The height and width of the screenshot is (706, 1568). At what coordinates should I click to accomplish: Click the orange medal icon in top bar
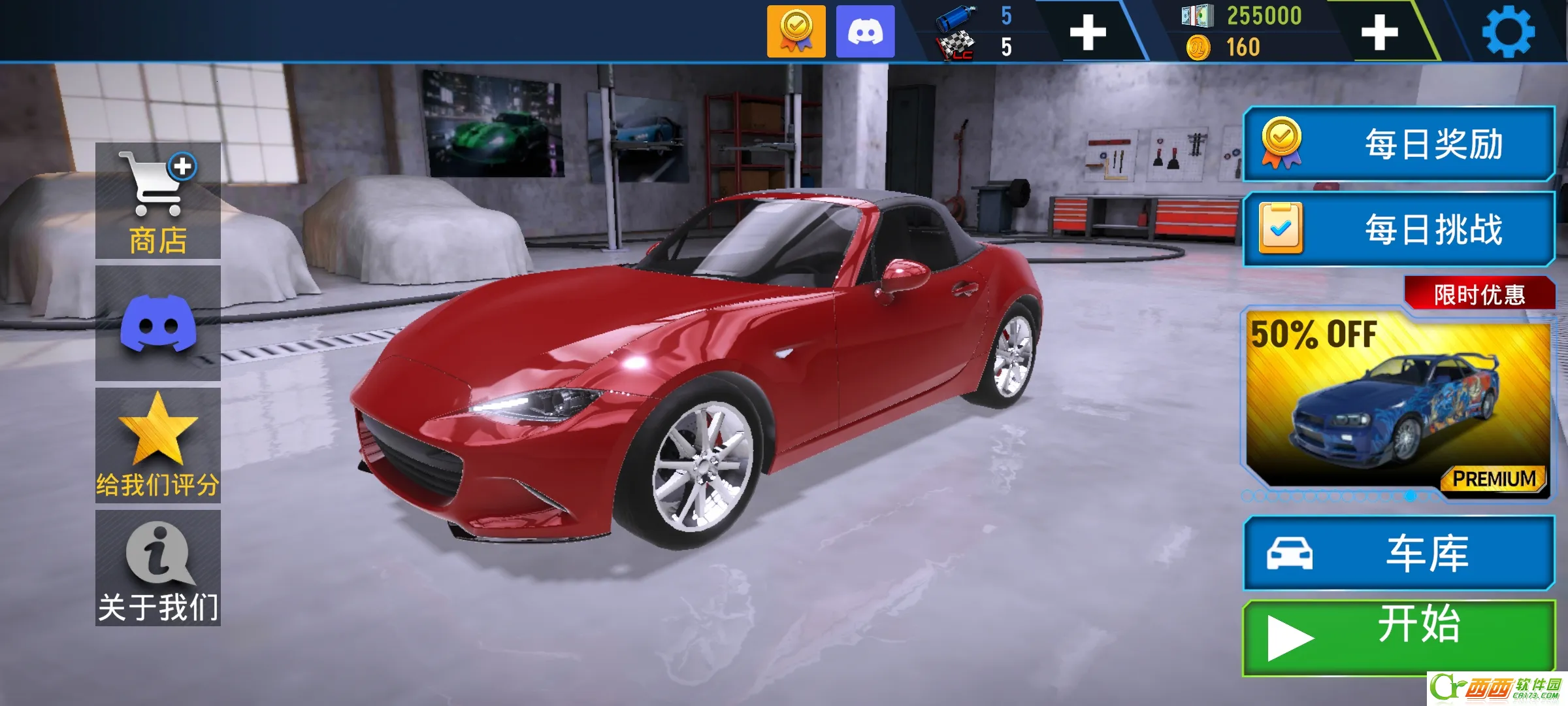pos(796,31)
